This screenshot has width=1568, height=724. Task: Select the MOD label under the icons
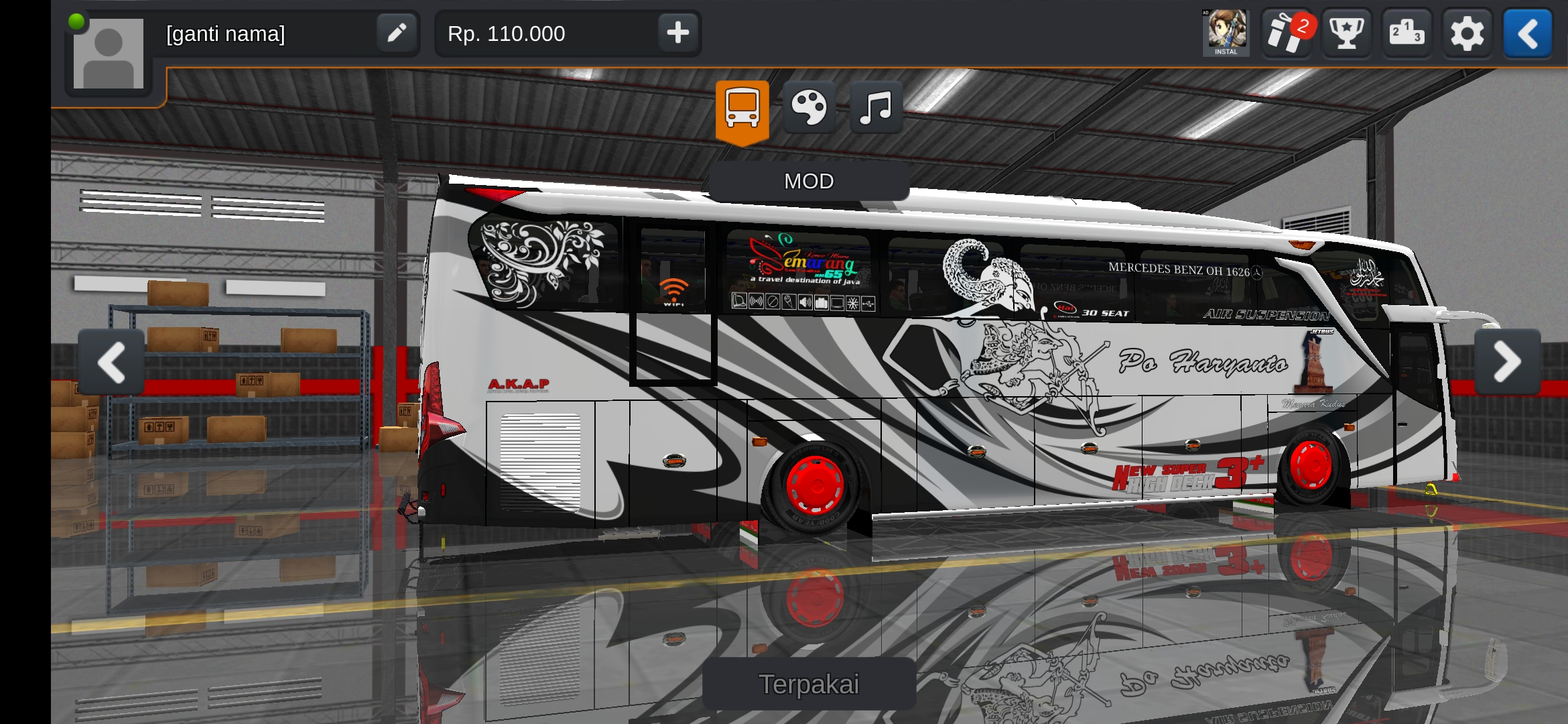coord(809,181)
